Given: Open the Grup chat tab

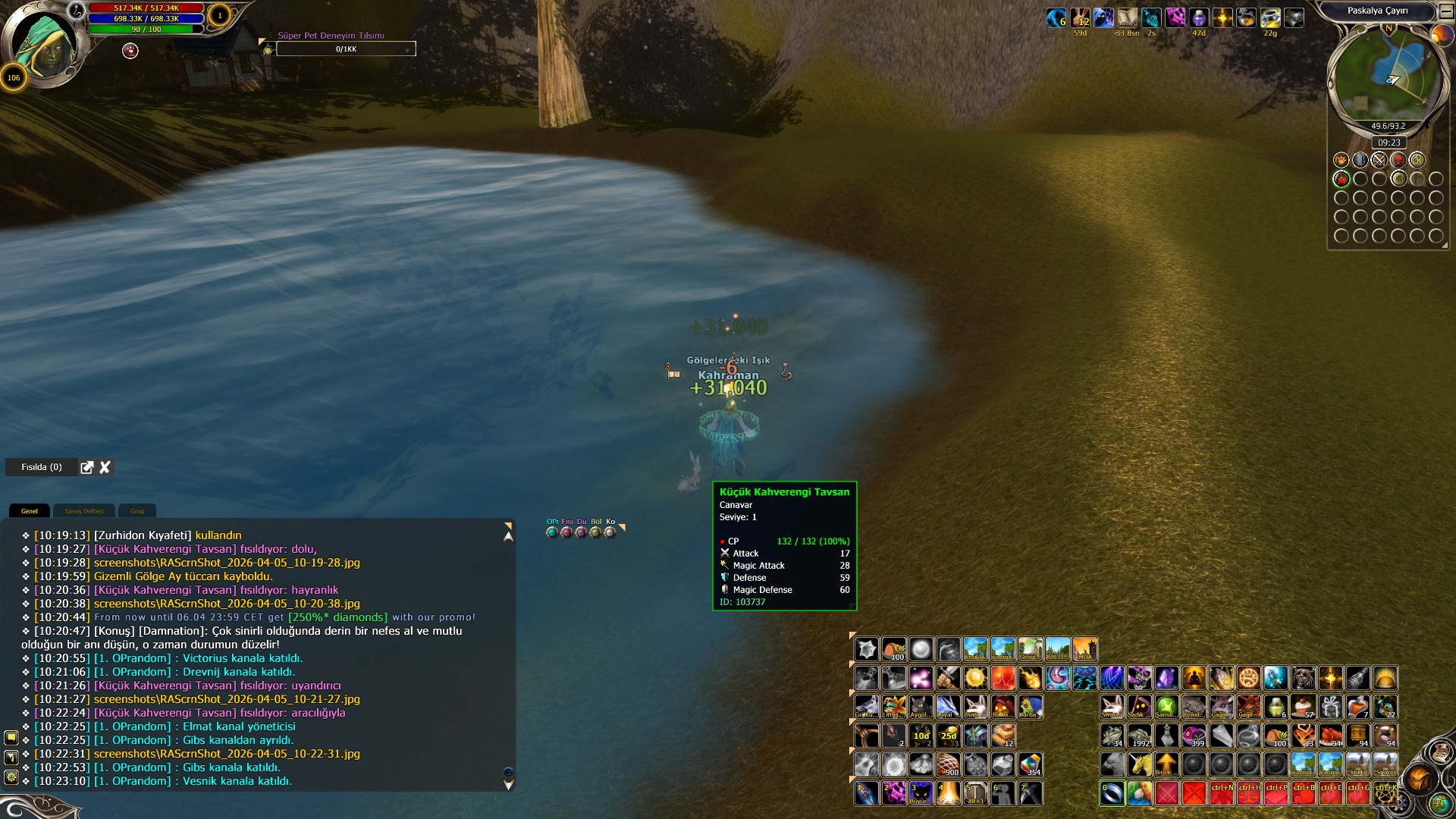Looking at the screenshot, I should point(137,511).
